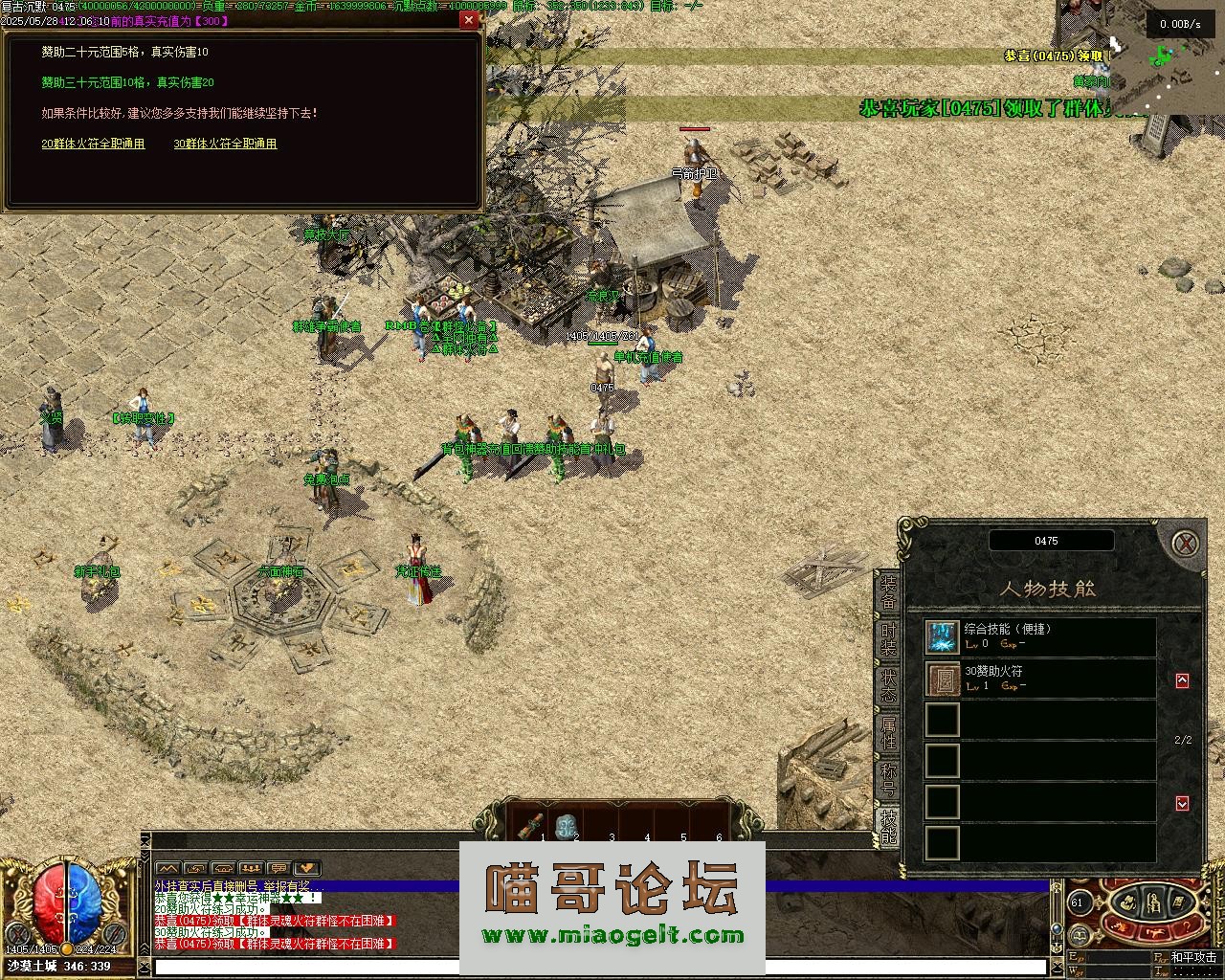Page up in the skill list
The width and height of the screenshot is (1225, 980).
point(1182,680)
